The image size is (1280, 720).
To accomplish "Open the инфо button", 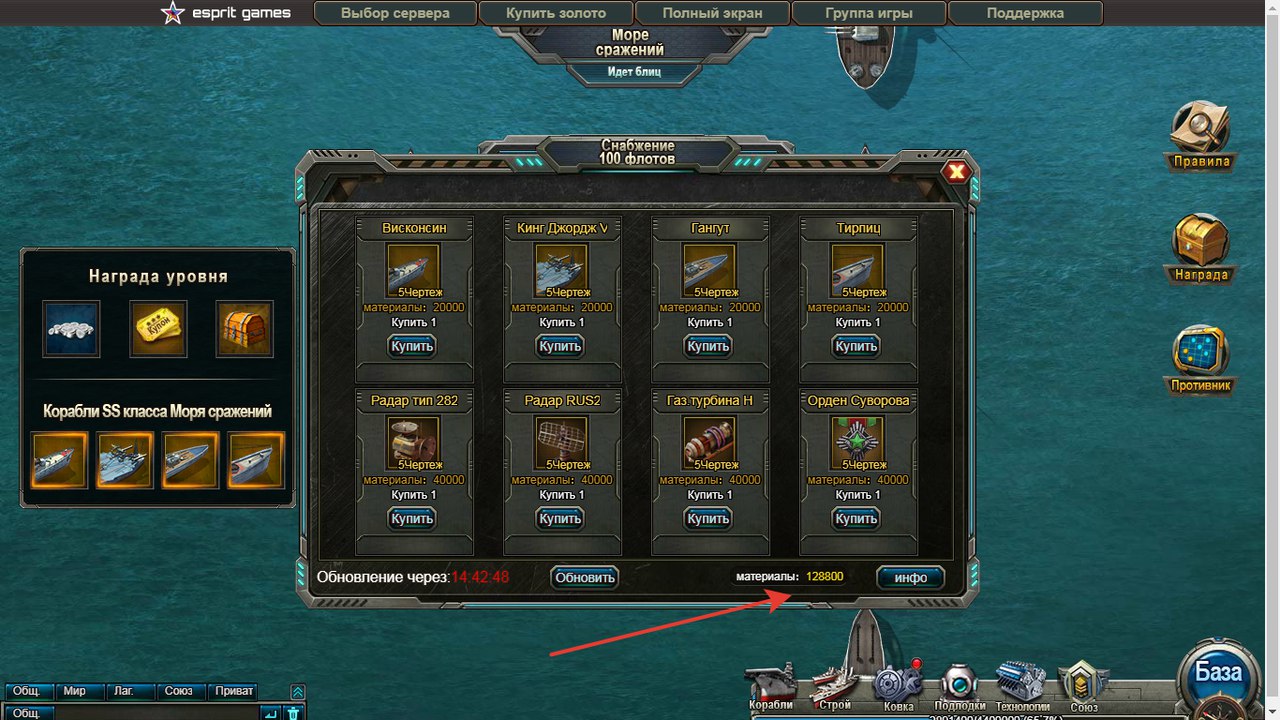I will (910, 578).
